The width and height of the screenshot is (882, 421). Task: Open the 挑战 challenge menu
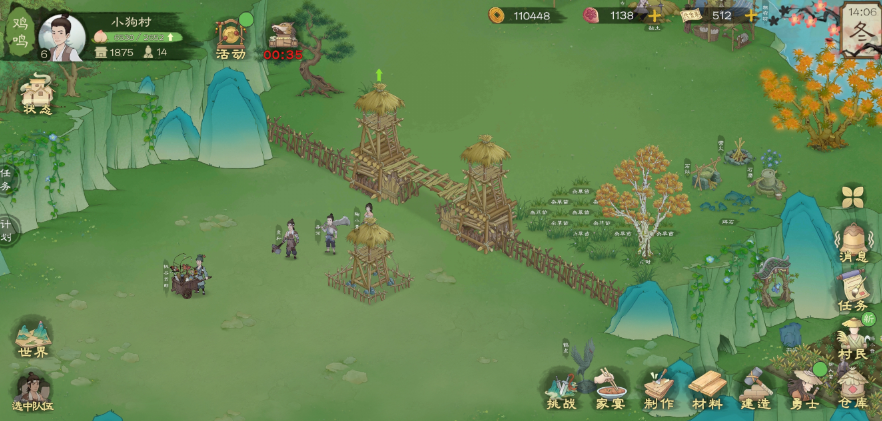(561, 389)
